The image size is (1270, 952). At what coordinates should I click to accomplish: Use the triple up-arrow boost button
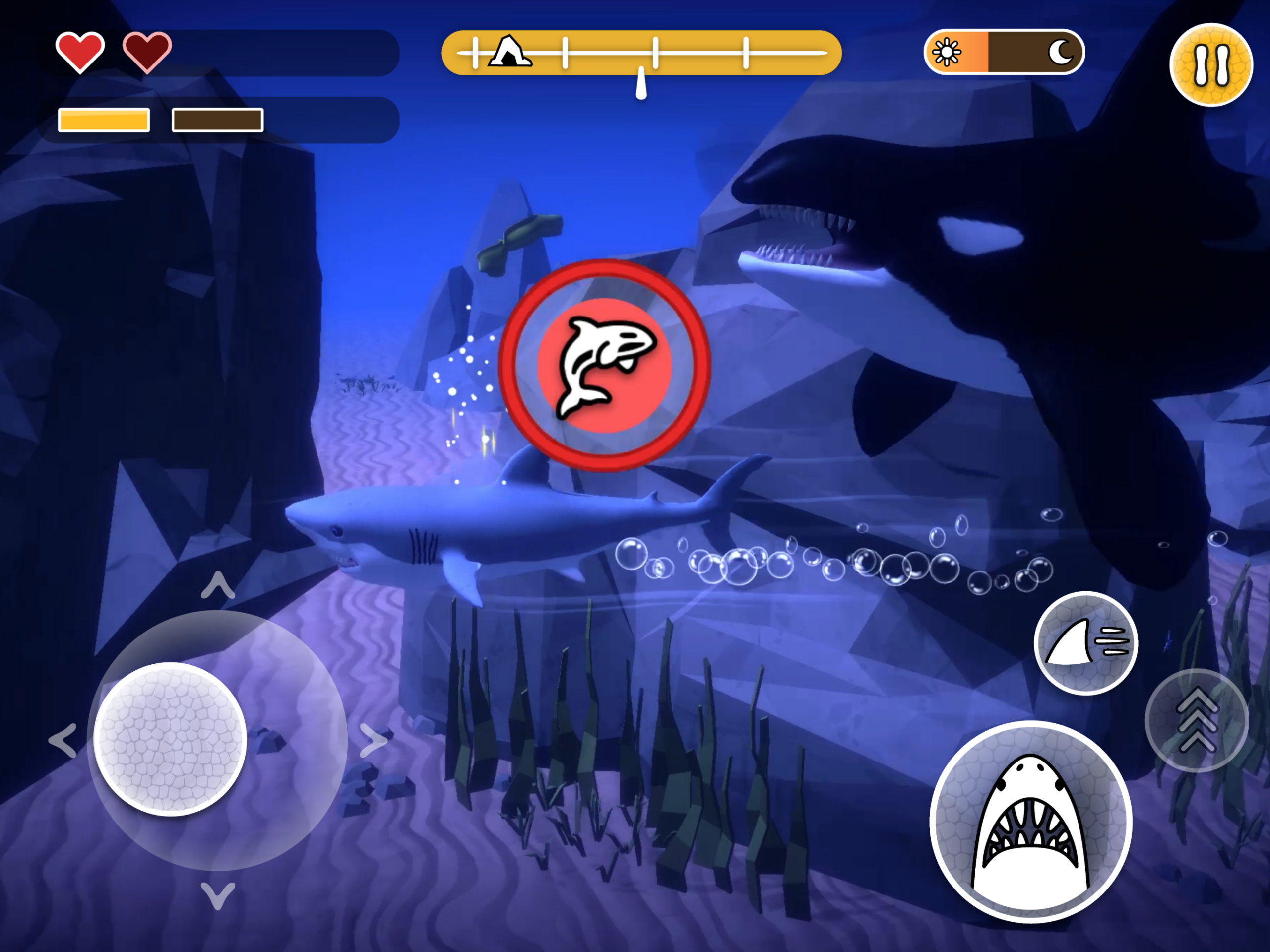(x=1197, y=720)
